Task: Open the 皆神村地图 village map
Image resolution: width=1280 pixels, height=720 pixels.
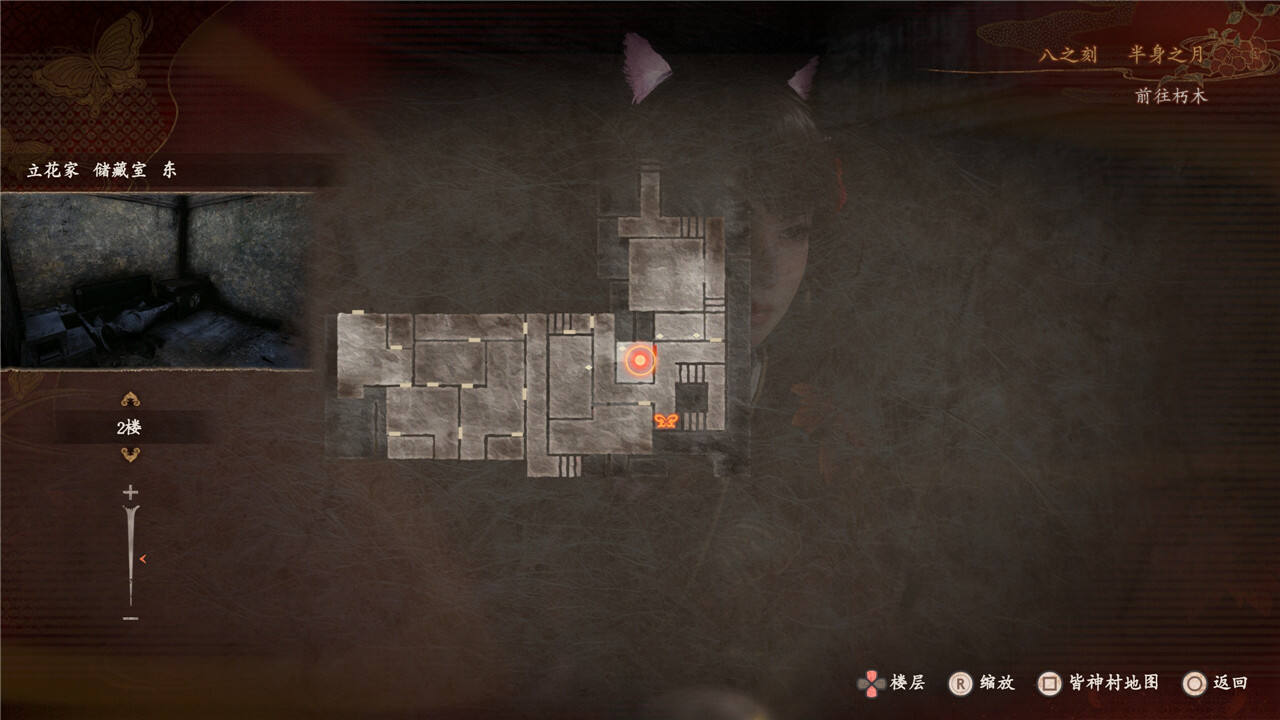Action: pos(1100,683)
